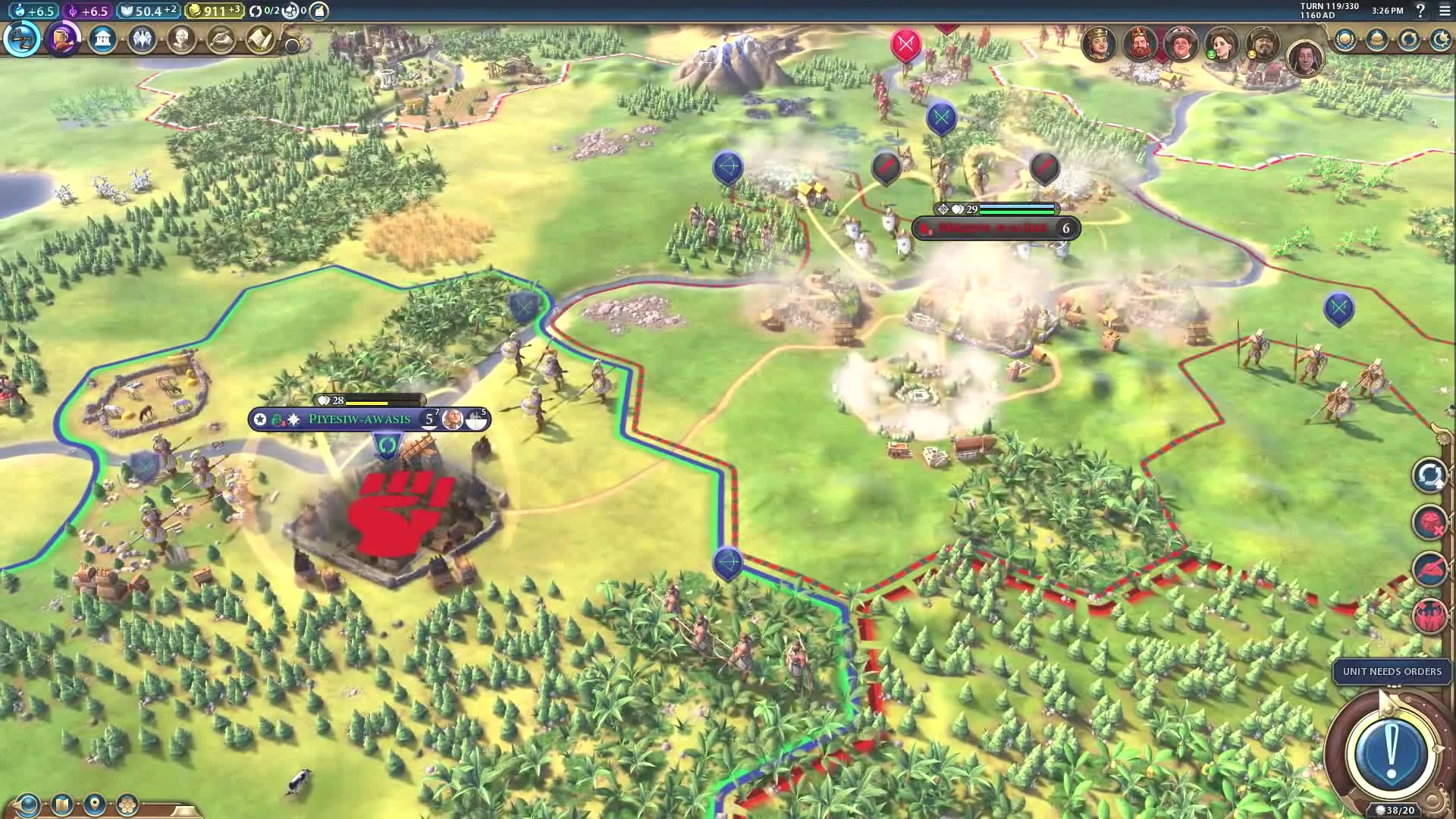Viewport: 1456px width, 819px height.
Task: Toggle the strategic map view
Action: click(62, 802)
